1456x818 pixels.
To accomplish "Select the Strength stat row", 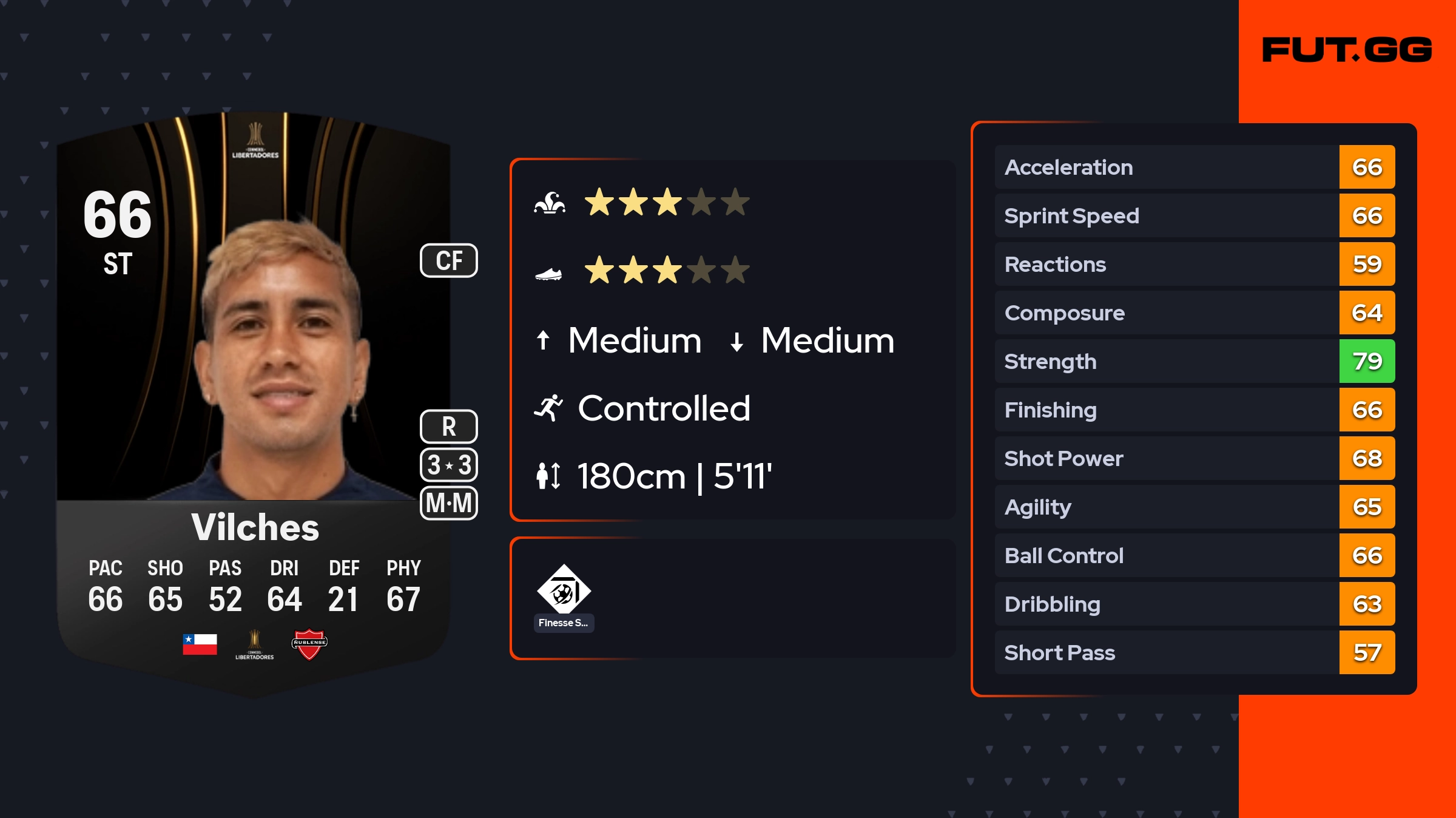I will tap(1194, 361).
